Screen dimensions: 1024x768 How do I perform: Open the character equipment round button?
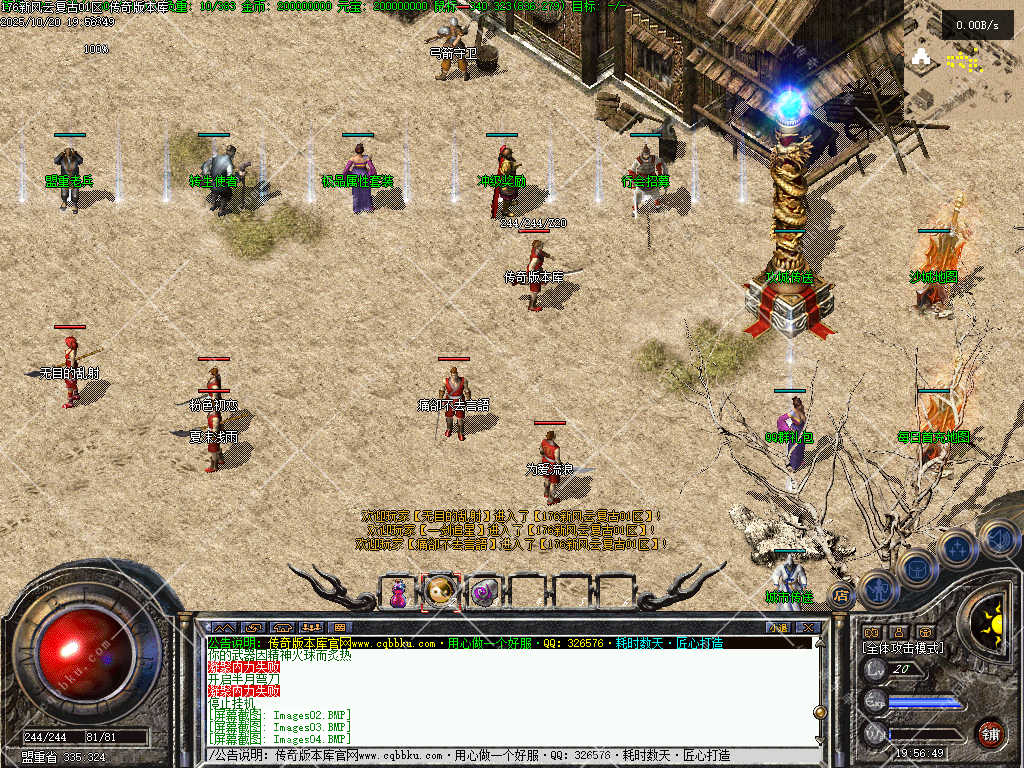click(877, 589)
